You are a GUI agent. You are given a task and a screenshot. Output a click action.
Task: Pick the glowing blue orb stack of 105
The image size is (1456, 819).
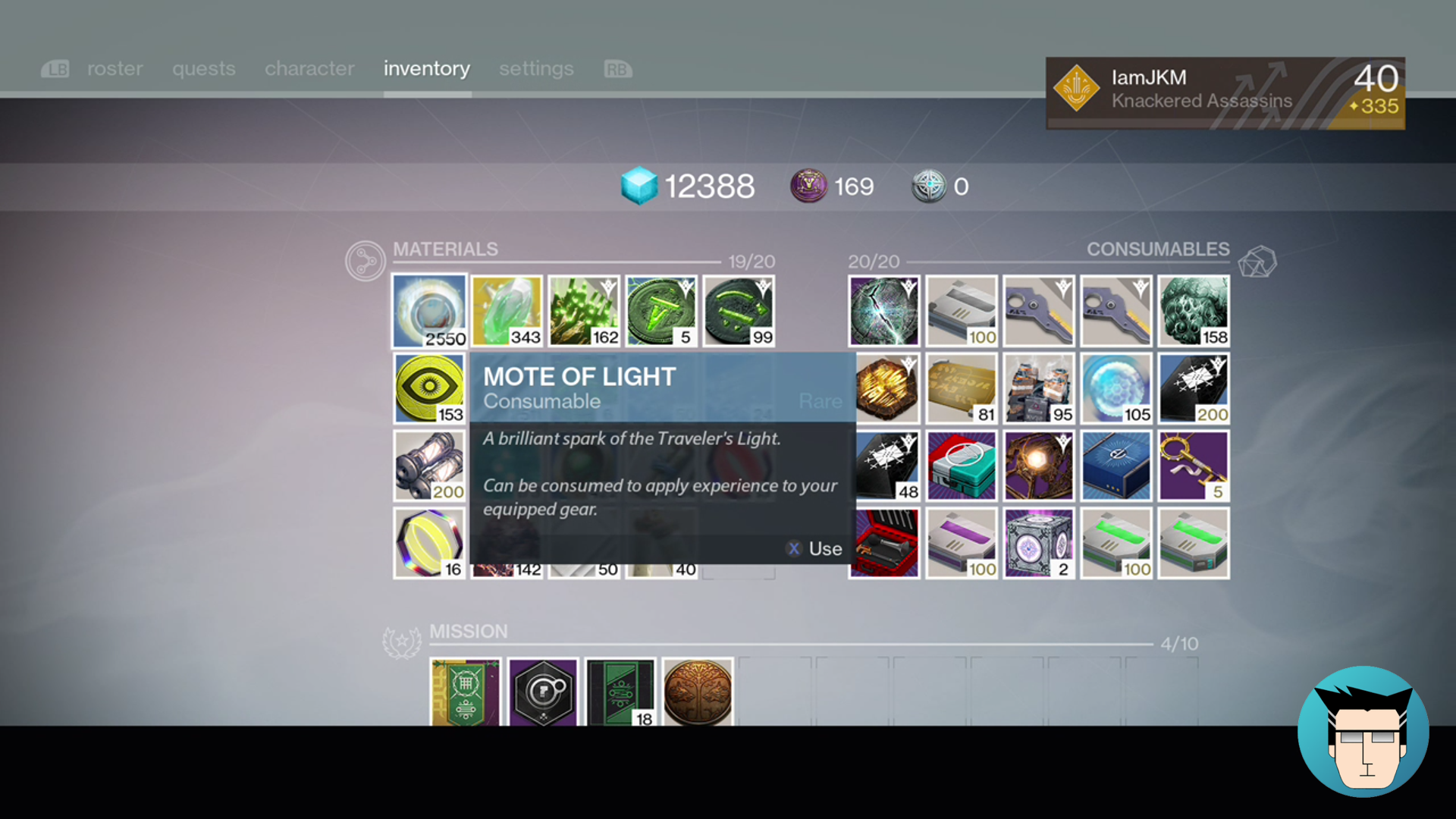[1116, 389]
